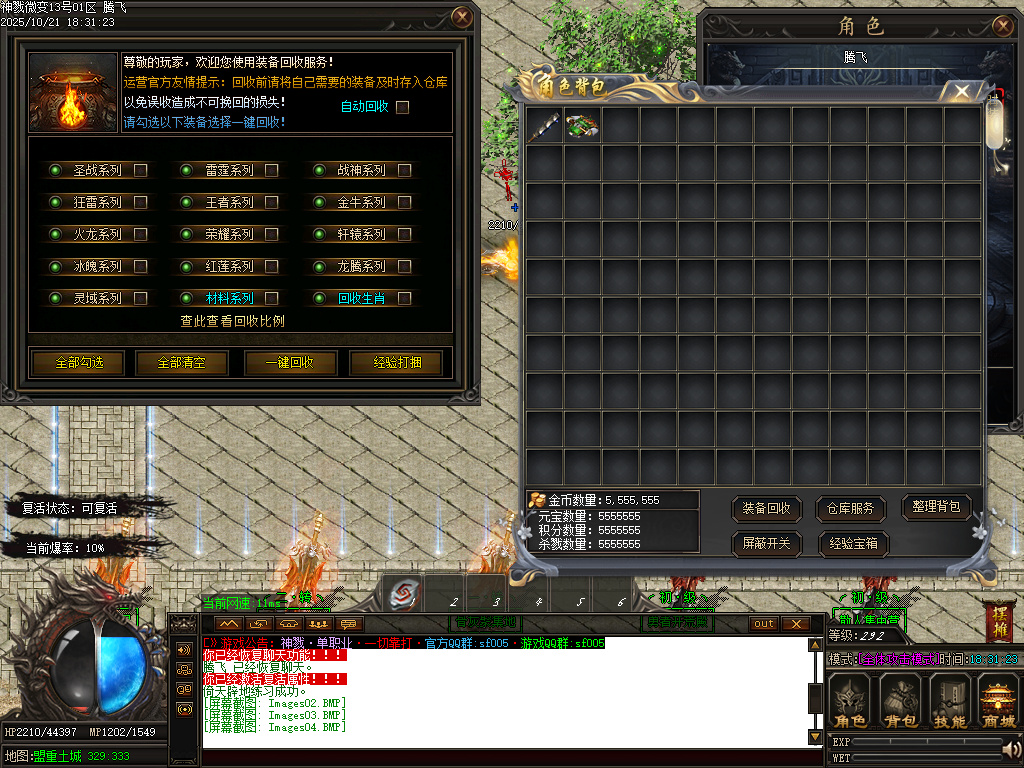This screenshot has width=1024, height=768.
Task: Check the 战神系列 recycle option
Action: [x=405, y=171]
